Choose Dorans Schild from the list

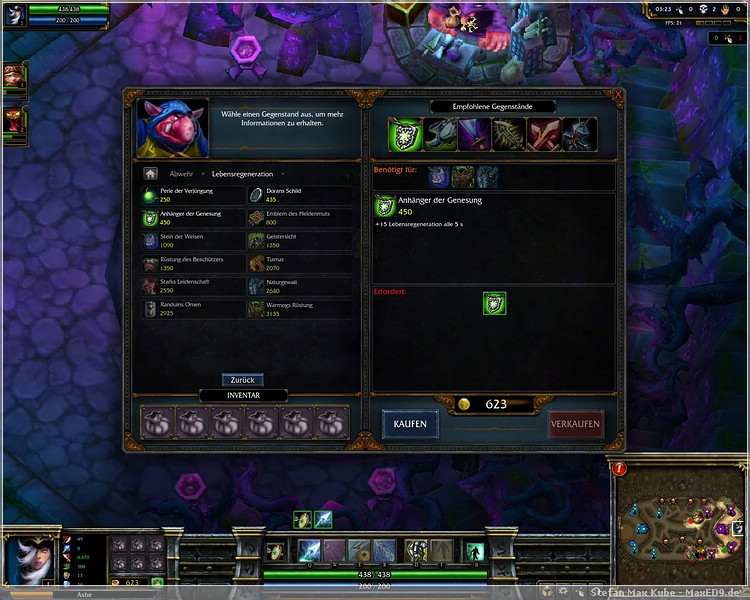click(x=299, y=195)
